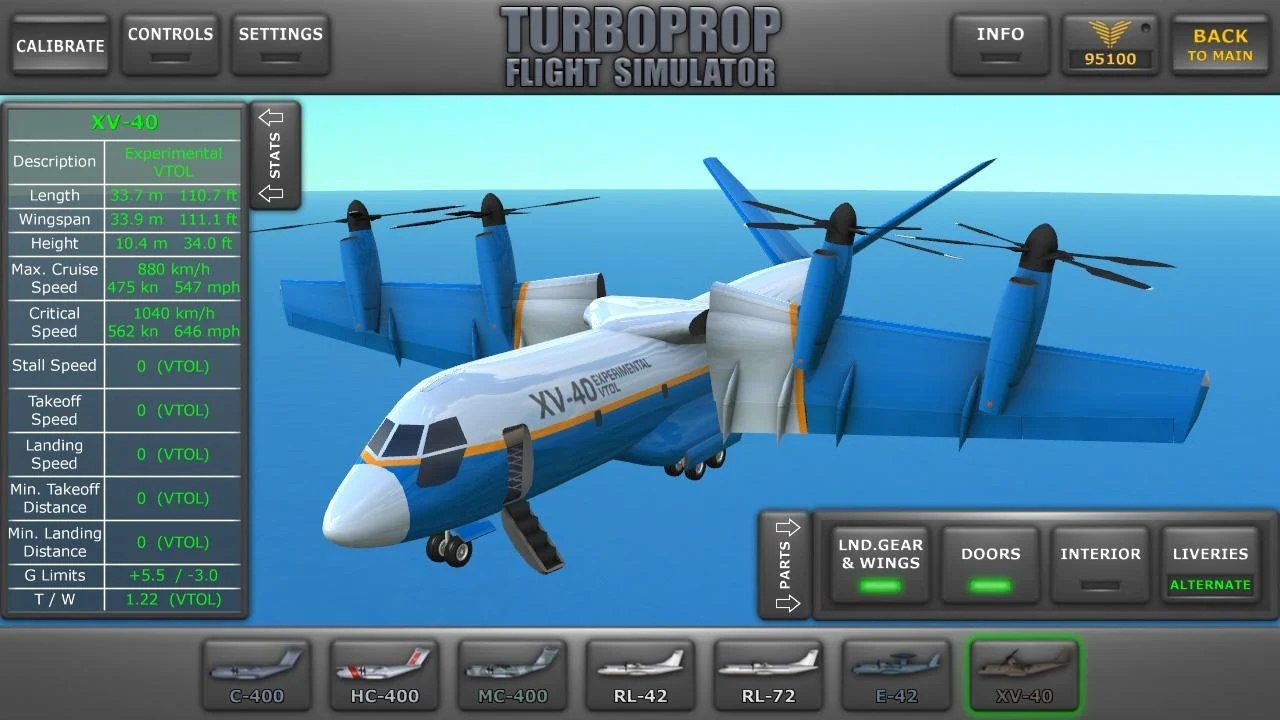
Task: Choose the E-42 radar surveillance plane
Action: pyautogui.click(x=895, y=674)
